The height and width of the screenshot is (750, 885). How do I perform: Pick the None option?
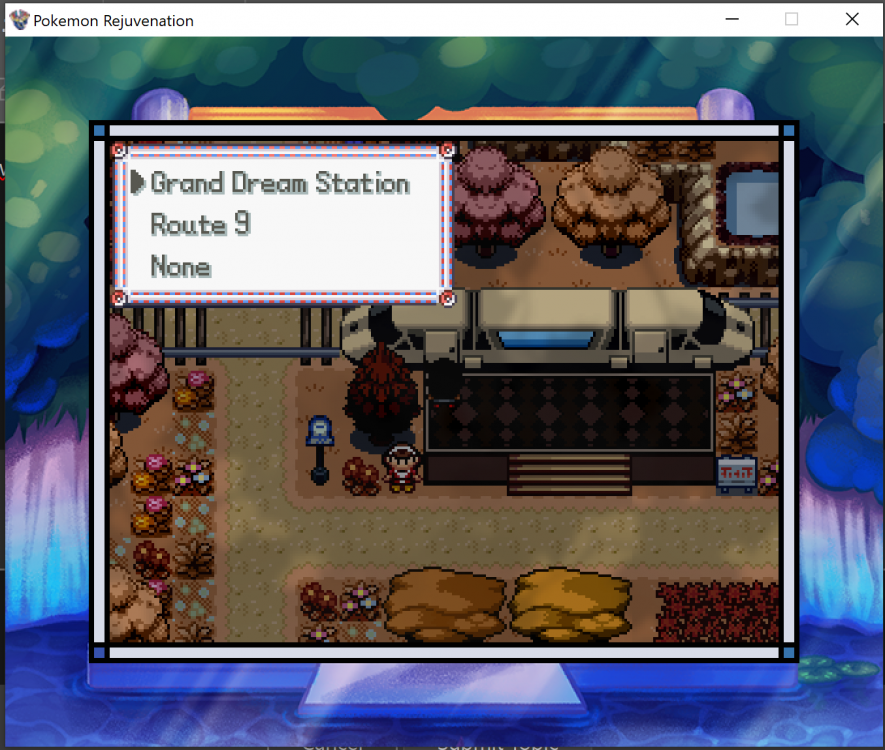pyautogui.click(x=181, y=267)
